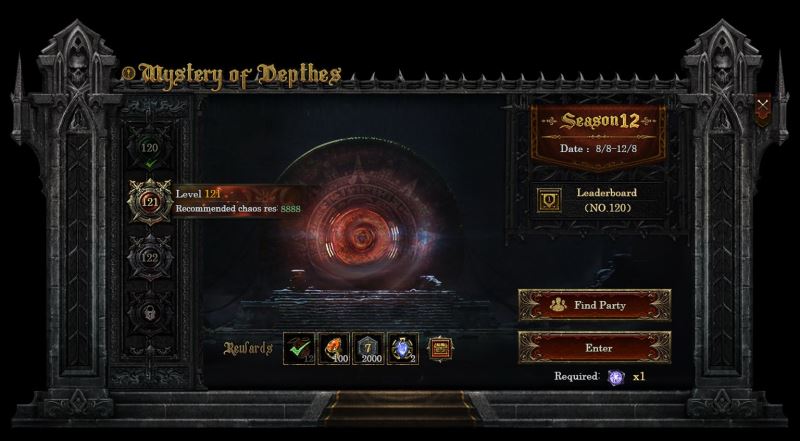Show info icon beside Mystery of Depthes title
Viewport: 800px width, 441px height.
128,73
